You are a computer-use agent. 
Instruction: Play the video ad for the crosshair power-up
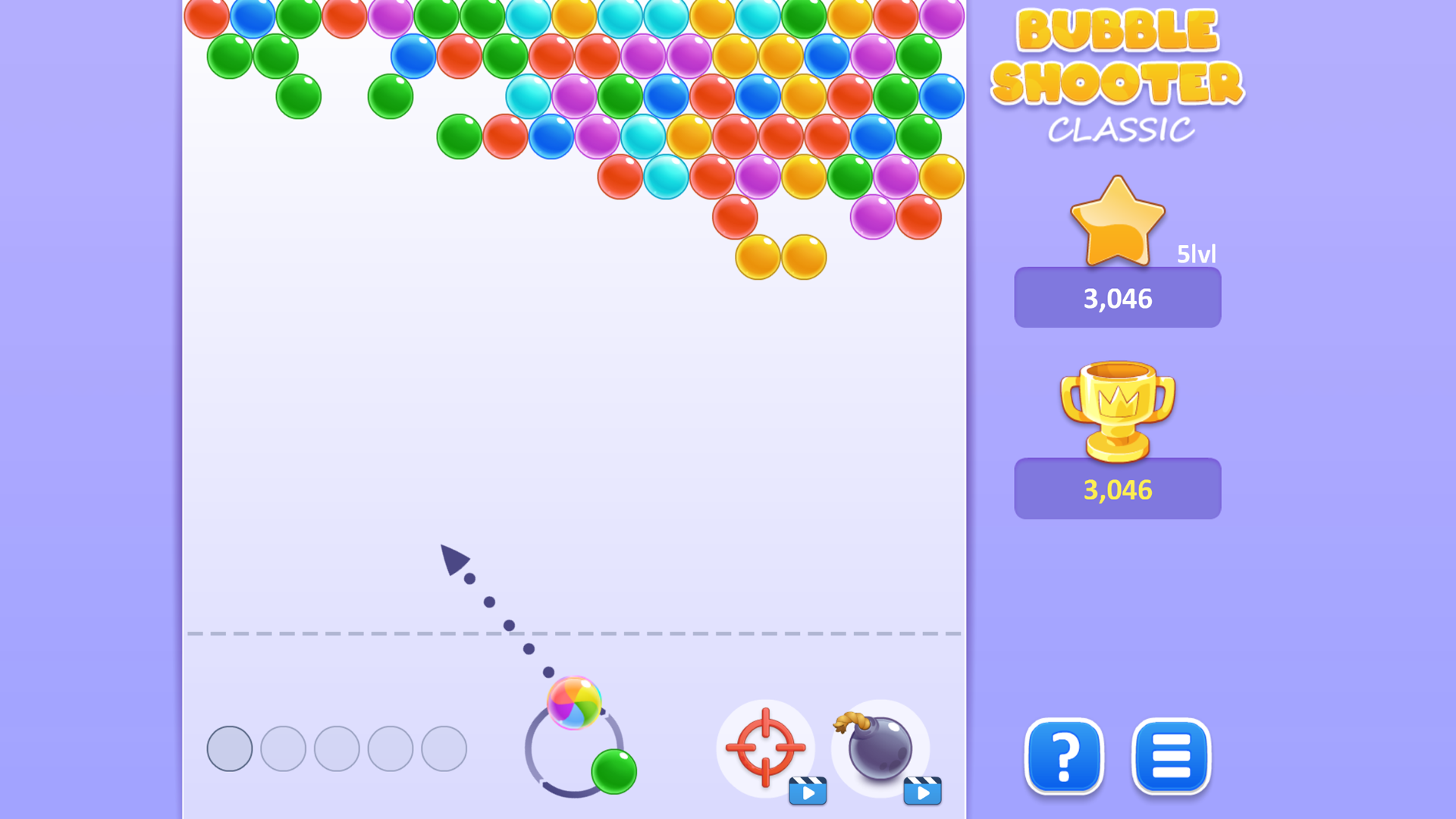(808, 790)
